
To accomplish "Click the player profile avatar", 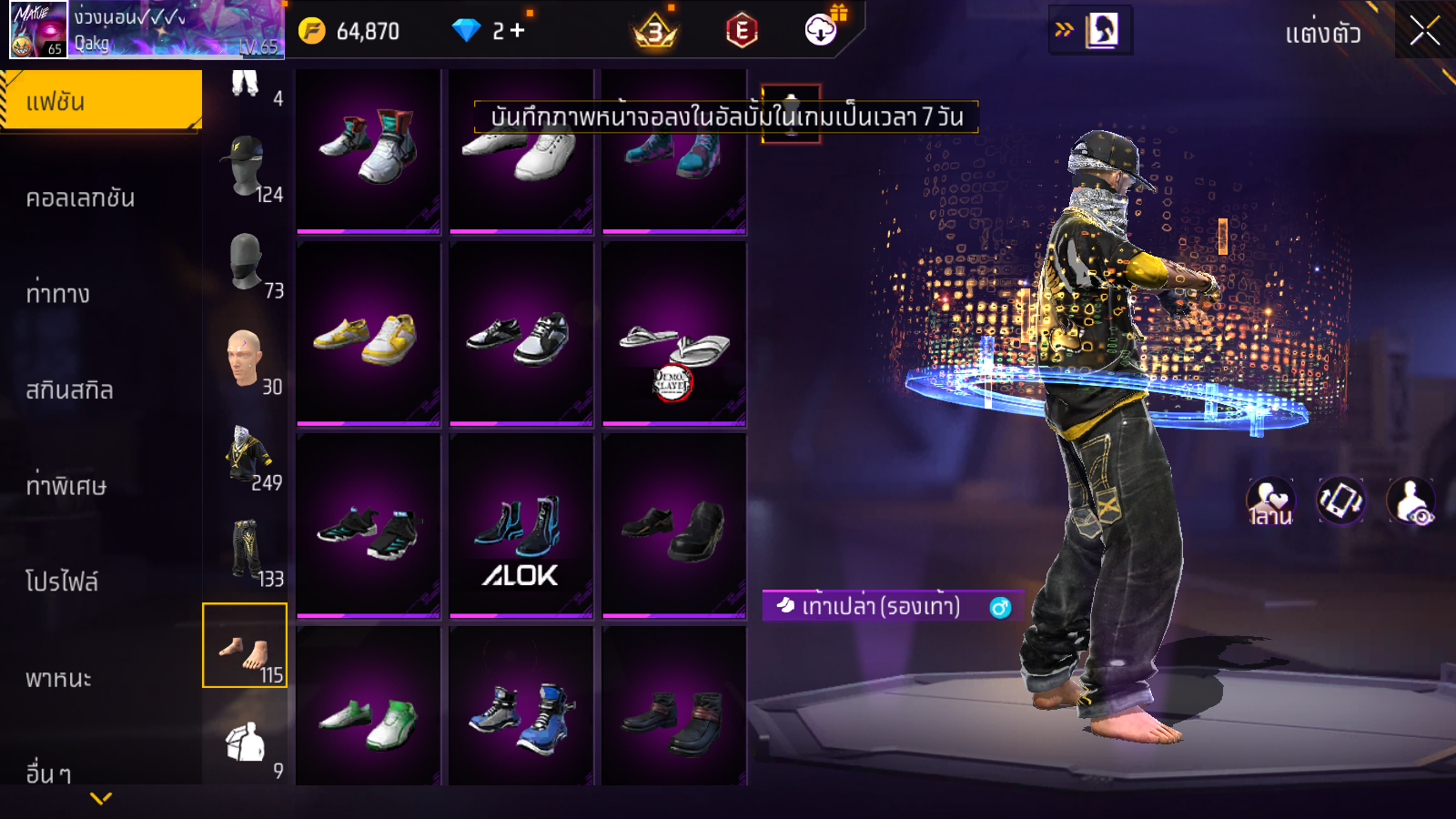I will [x=38, y=30].
